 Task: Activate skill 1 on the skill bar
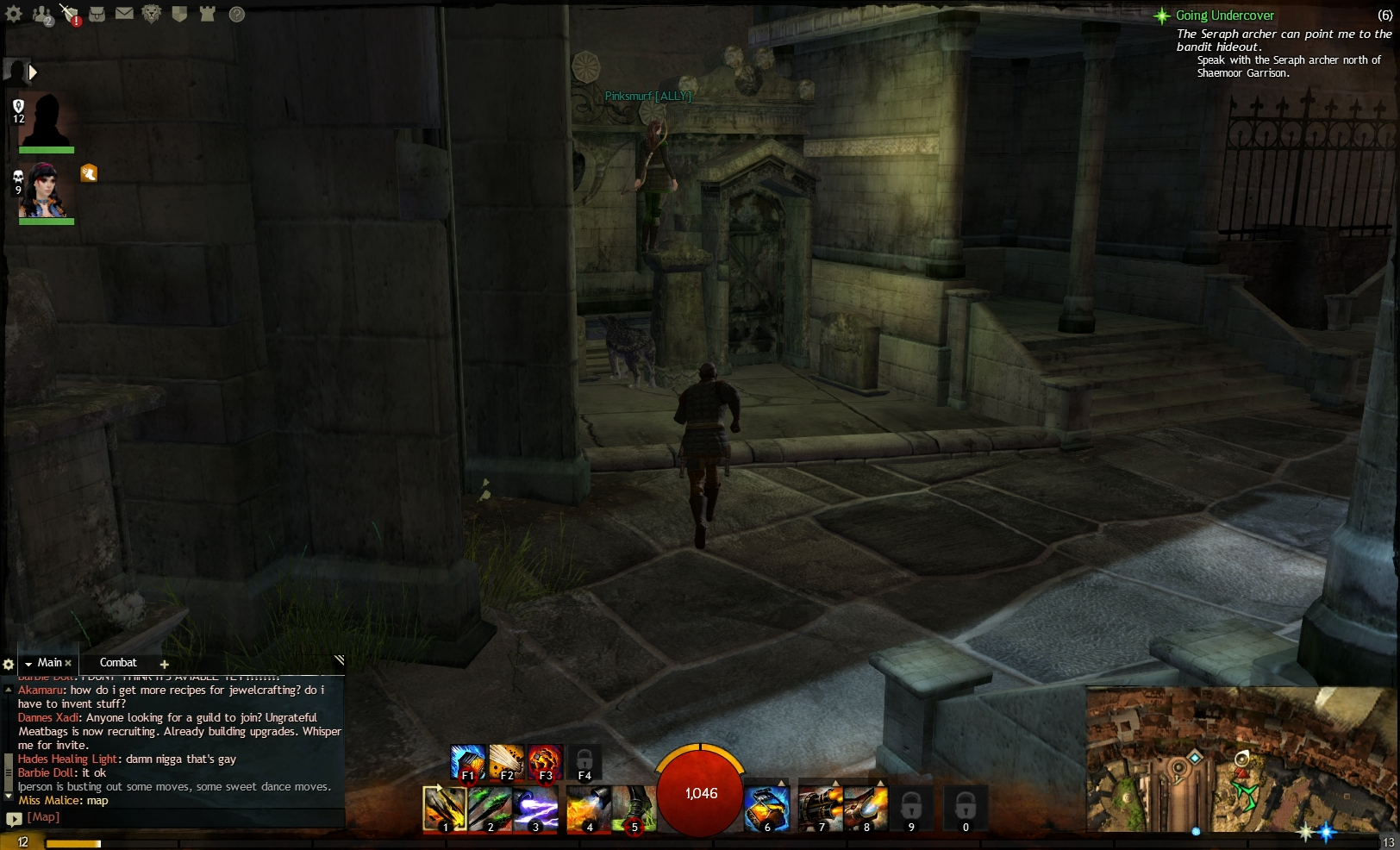[445, 809]
